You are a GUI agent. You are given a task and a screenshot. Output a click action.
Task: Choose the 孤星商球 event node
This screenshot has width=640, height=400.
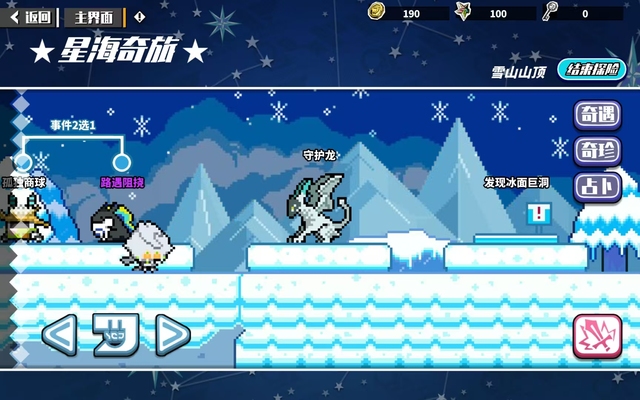(22, 162)
